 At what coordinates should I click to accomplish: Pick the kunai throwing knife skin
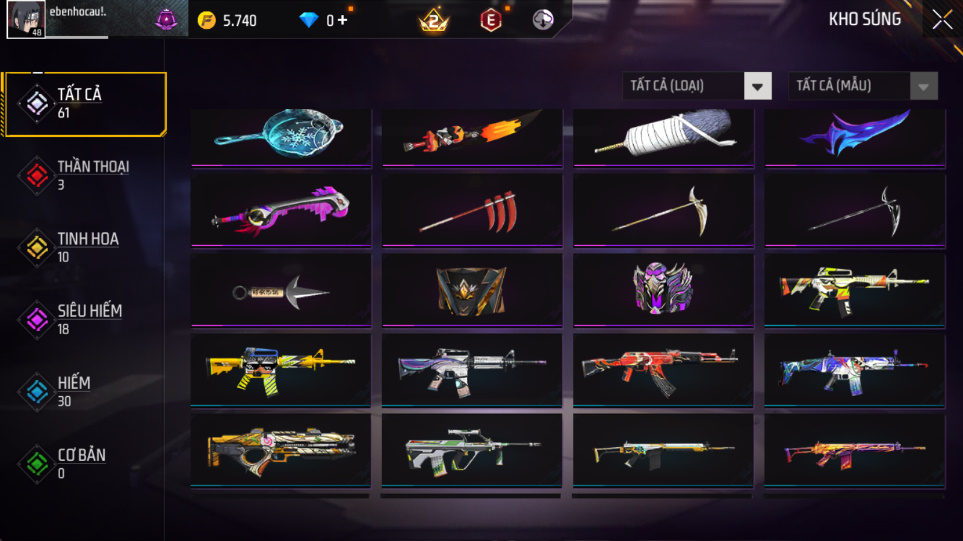click(x=281, y=290)
